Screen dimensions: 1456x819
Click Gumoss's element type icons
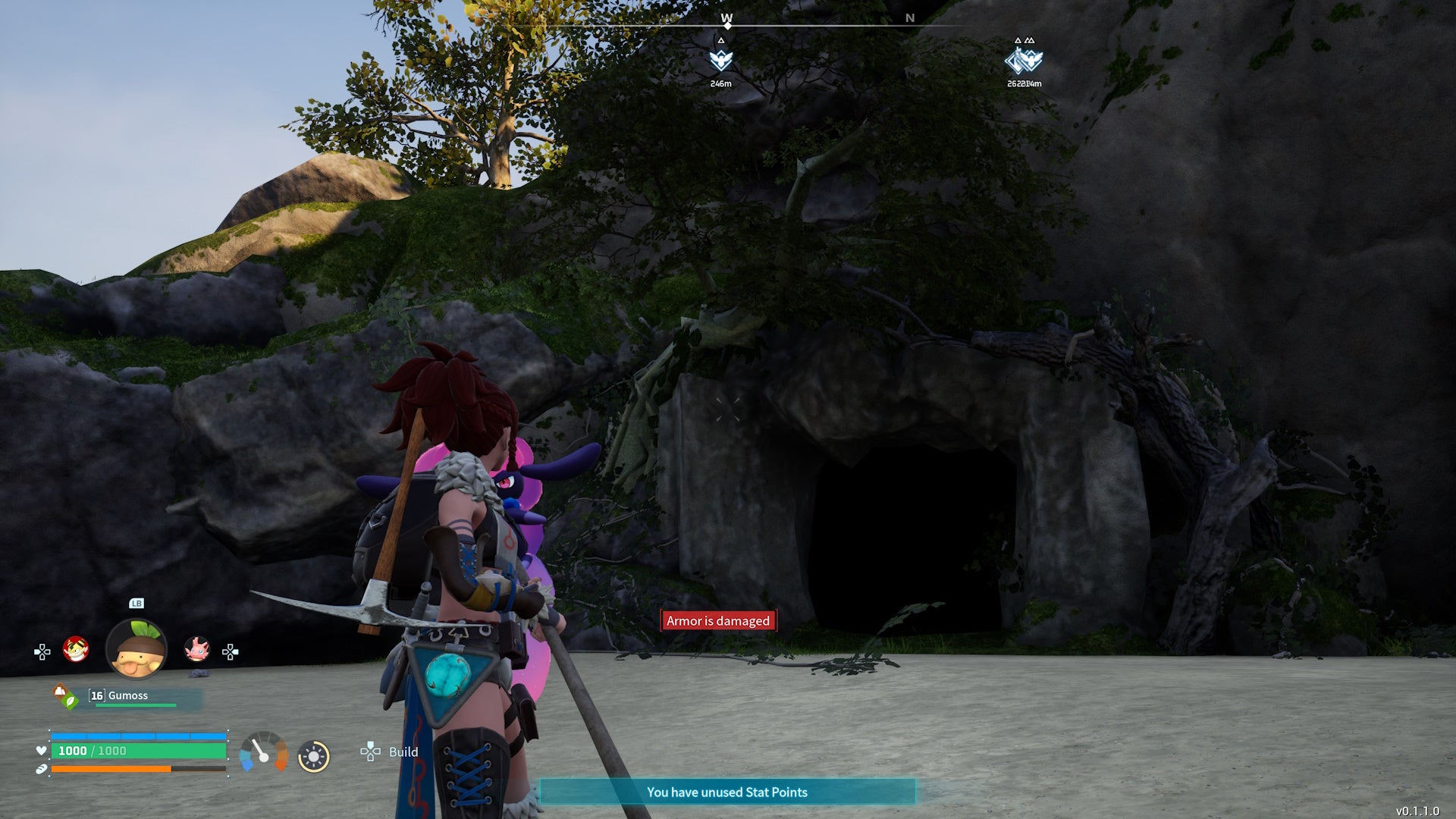pos(64,696)
